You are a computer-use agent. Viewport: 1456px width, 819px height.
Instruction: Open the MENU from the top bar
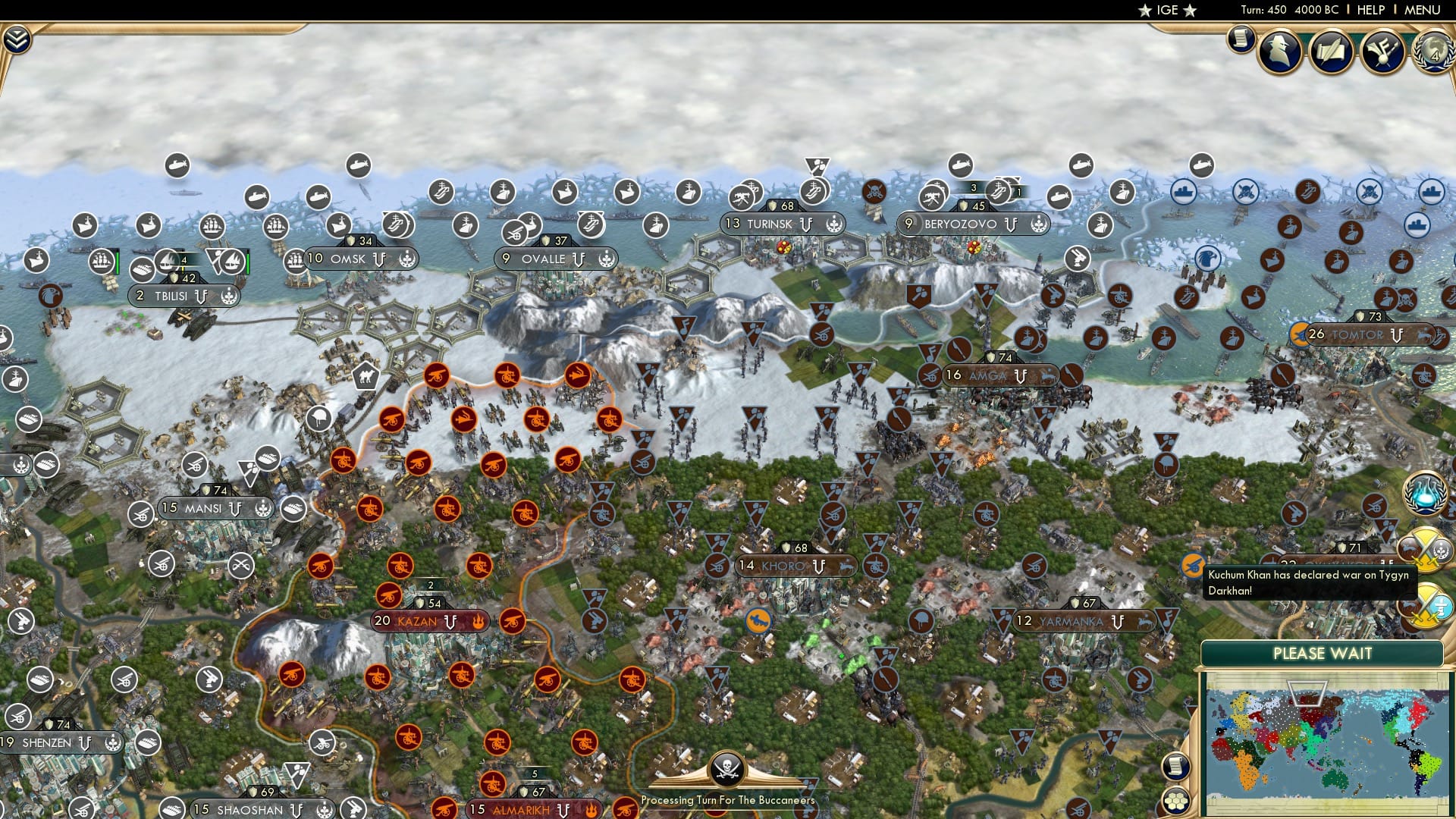(1421, 10)
